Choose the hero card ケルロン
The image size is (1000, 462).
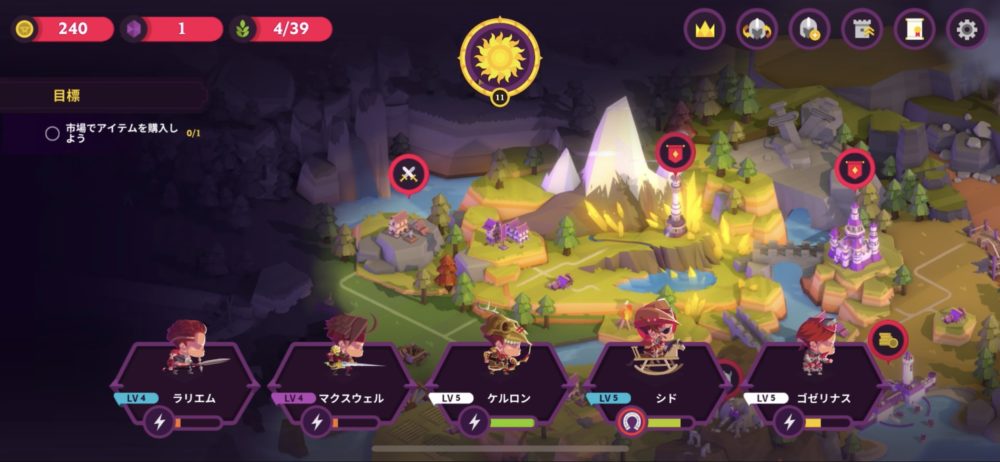[x=500, y=380]
